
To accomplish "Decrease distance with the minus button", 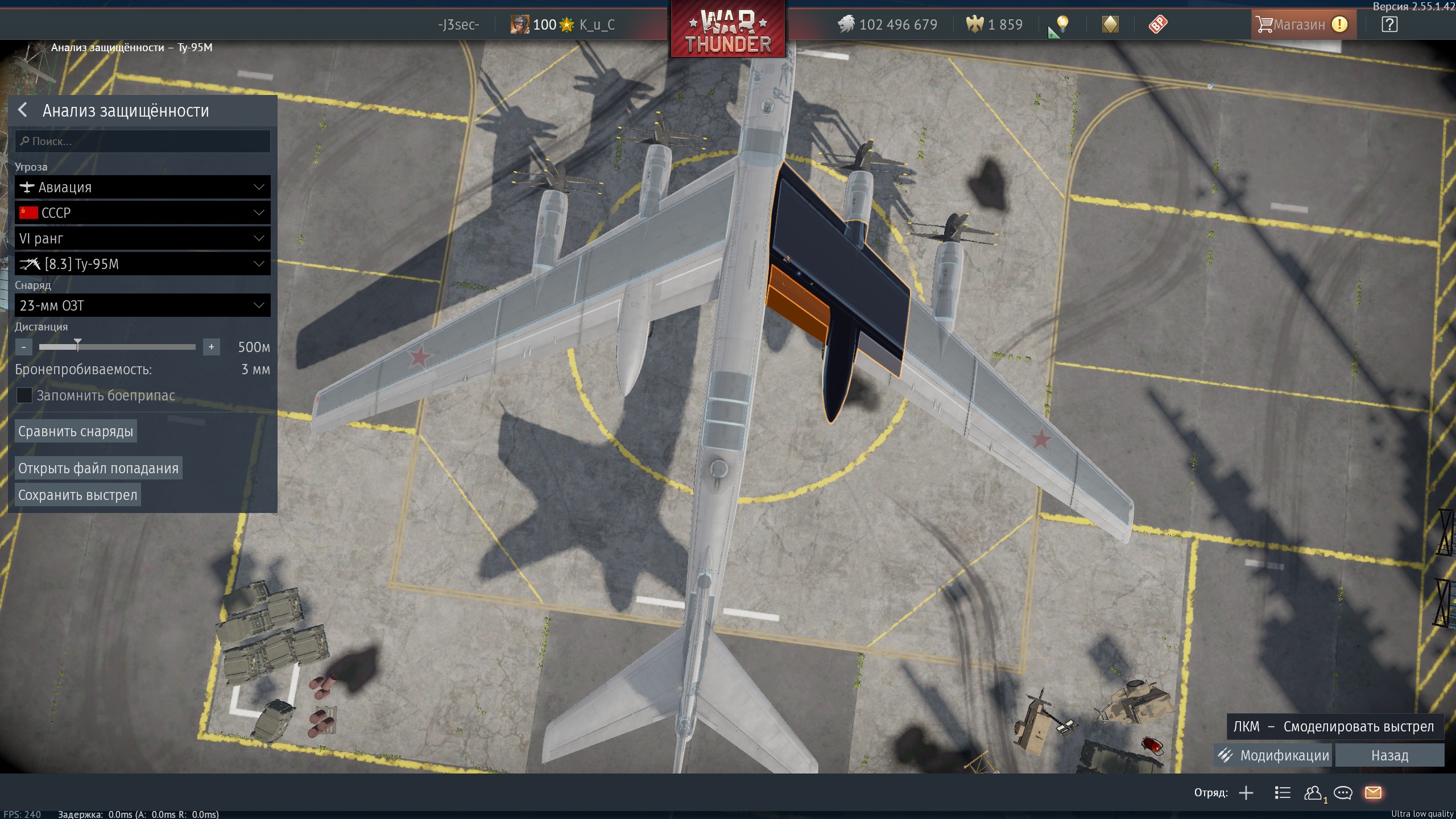I will [23, 347].
